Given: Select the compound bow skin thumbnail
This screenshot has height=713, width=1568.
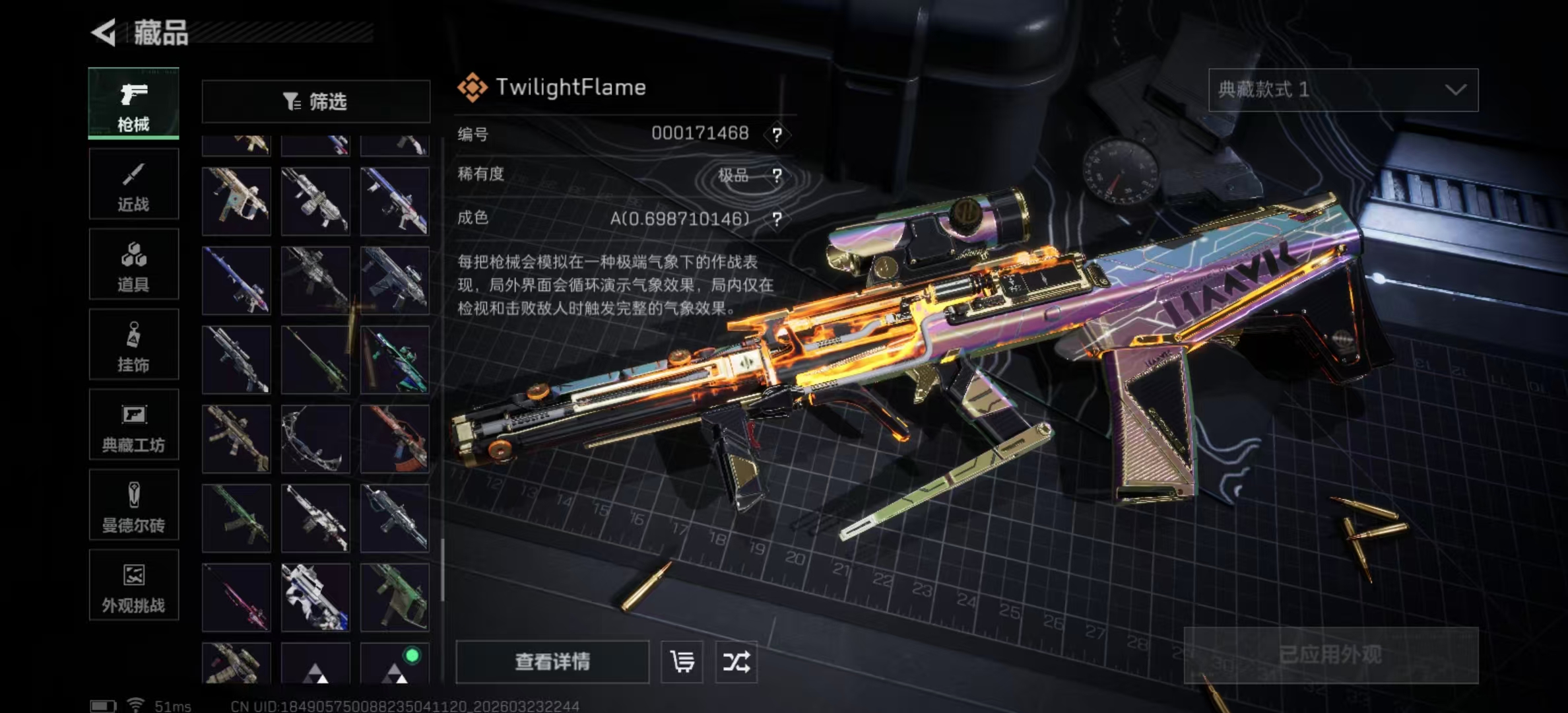Looking at the screenshot, I should (x=315, y=439).
